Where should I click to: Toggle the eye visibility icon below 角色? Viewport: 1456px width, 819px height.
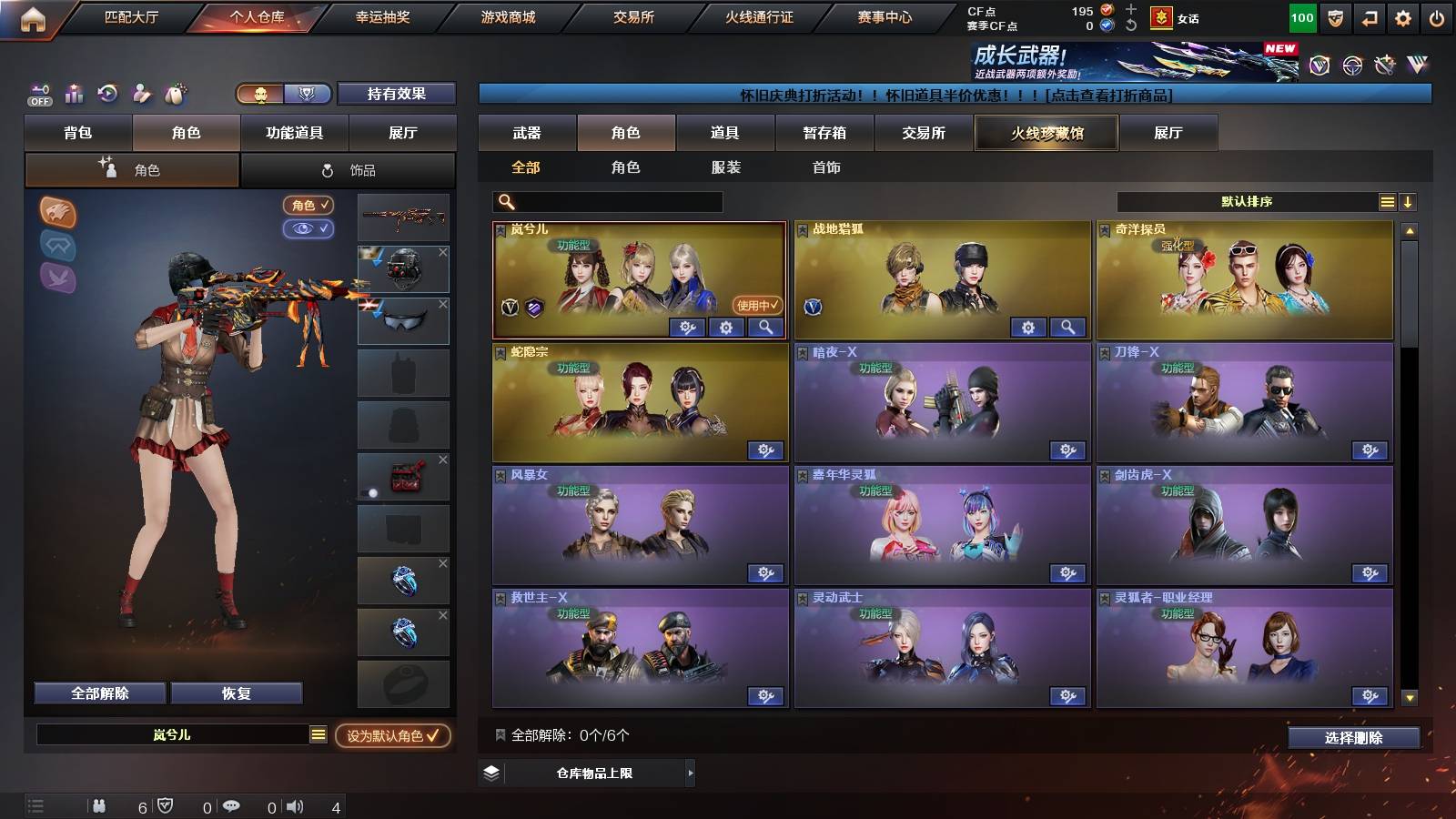coord(308,229)
